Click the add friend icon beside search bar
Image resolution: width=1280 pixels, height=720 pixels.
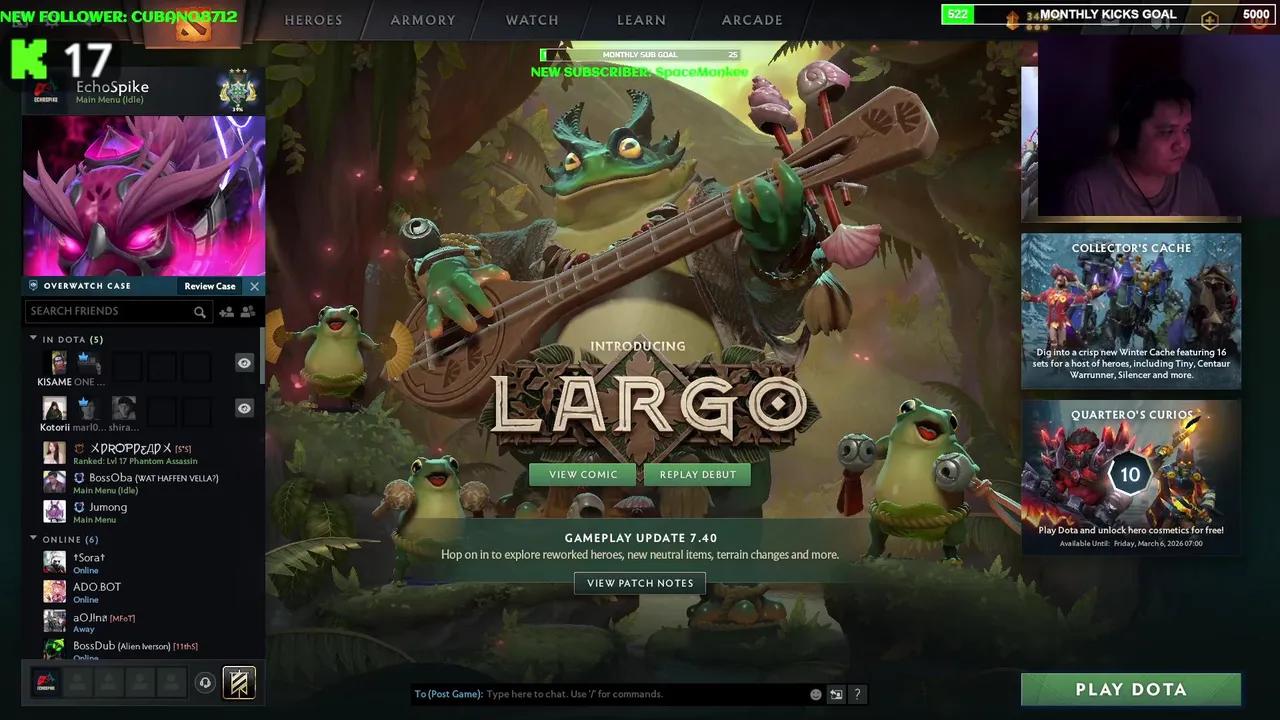tap(225, 311)
